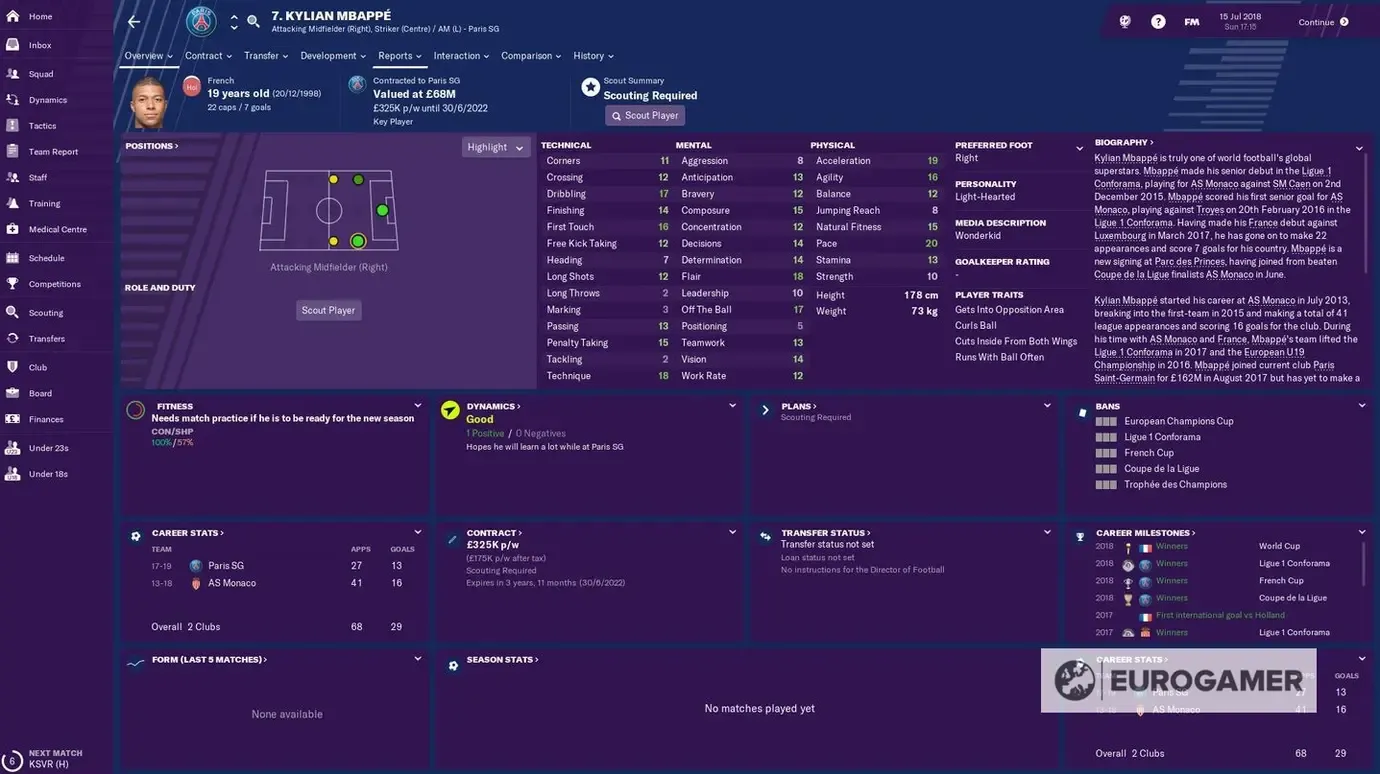
Task: Click the Scout Player button
Action: click(x=645, y=114)
